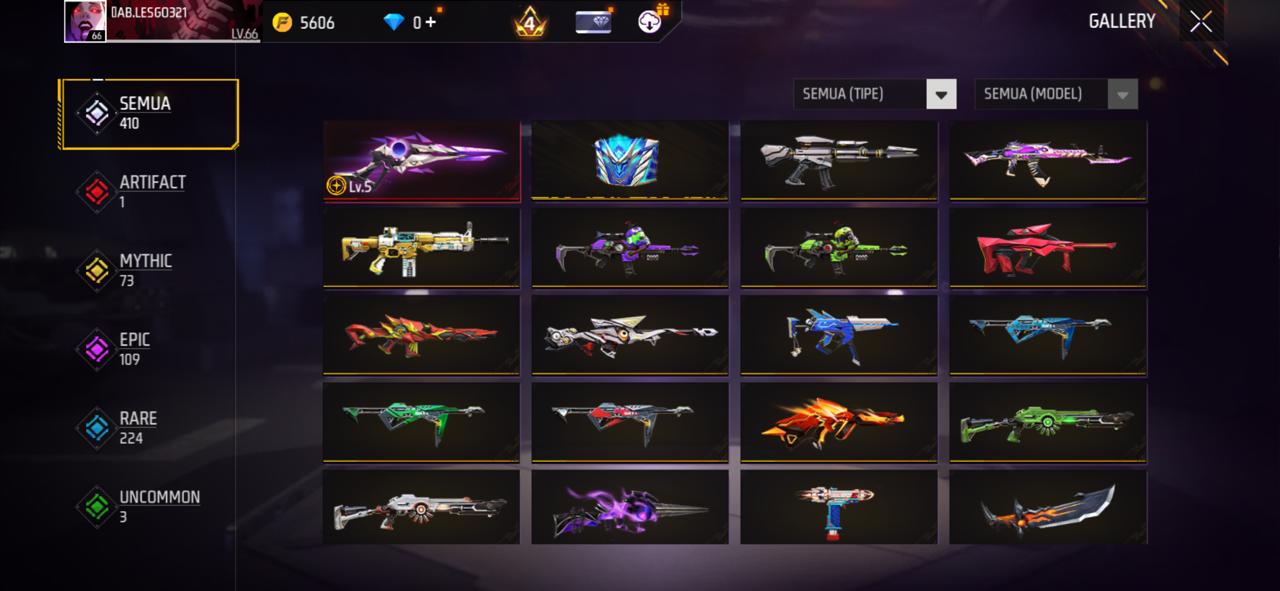This screenshot has height=591, width=1280.
Task: Show Mythic rarity skins
Action: pyautogui.click(x=145, y=270)
